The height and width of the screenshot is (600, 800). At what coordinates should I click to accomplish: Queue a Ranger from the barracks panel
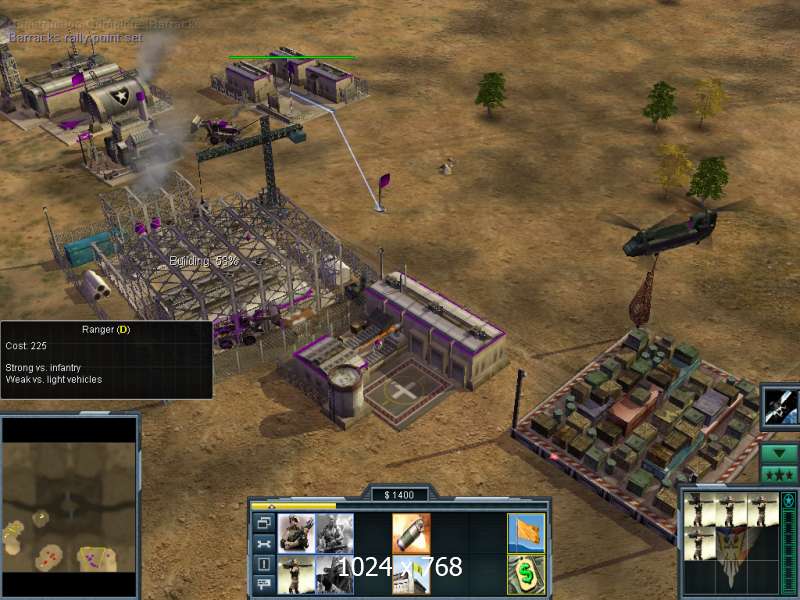pos(296,533)
